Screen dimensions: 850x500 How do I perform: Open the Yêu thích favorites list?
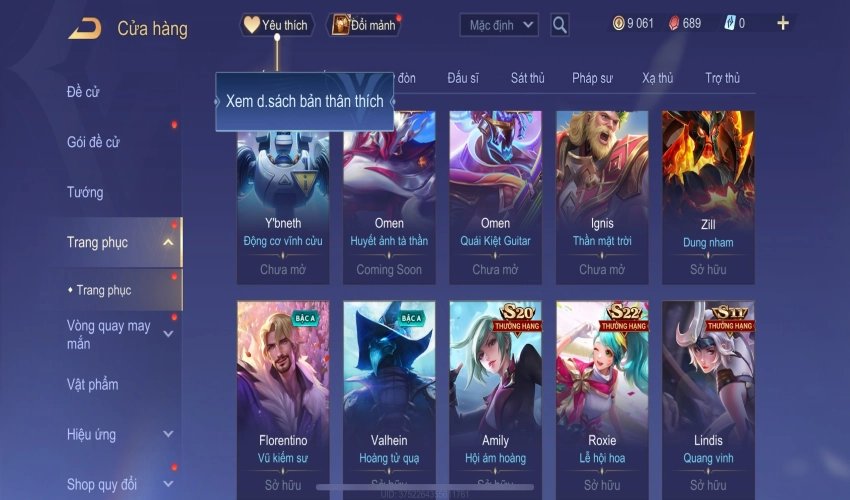click(277, 25)
